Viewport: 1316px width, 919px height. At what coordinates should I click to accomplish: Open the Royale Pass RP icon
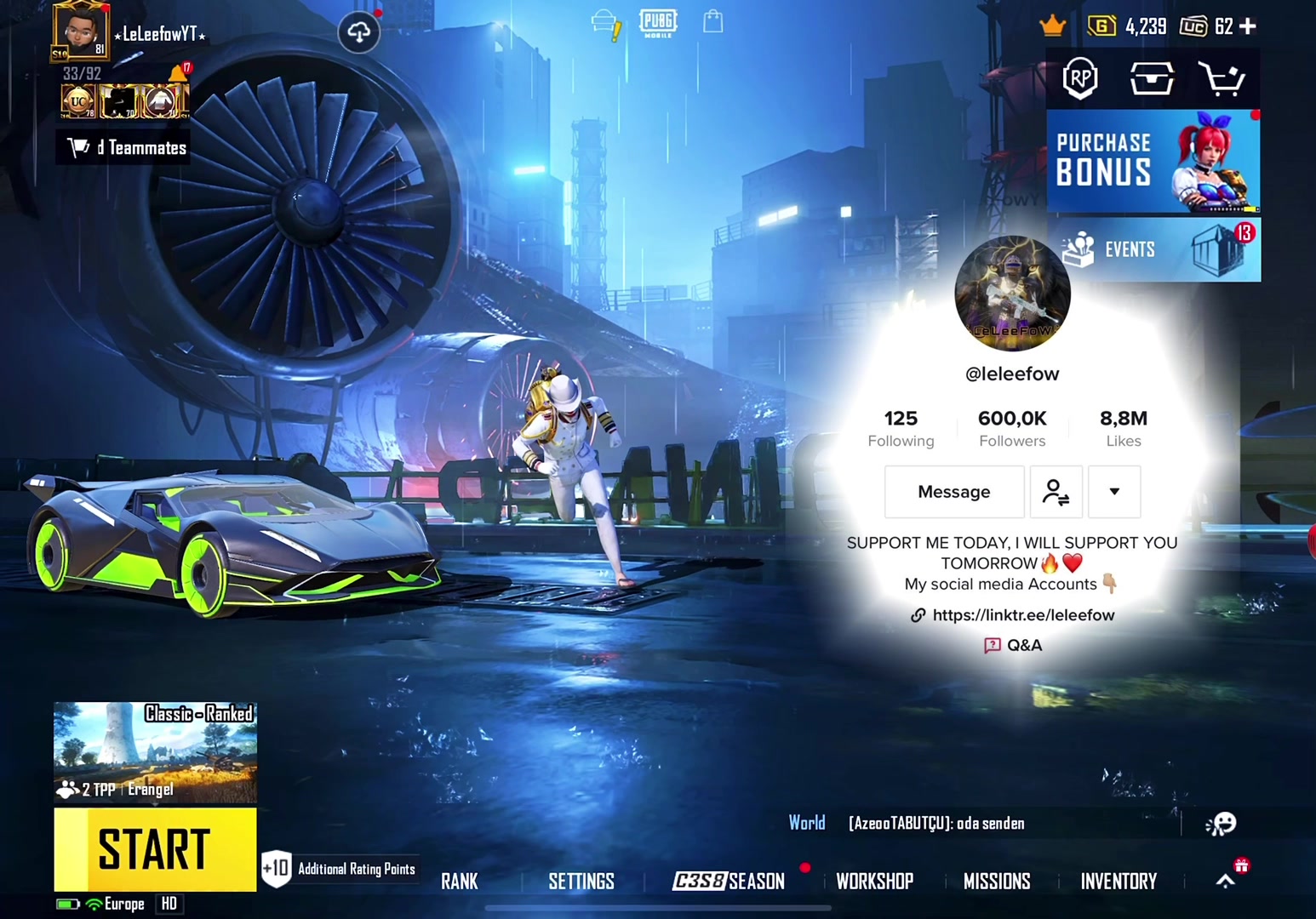1080,79
